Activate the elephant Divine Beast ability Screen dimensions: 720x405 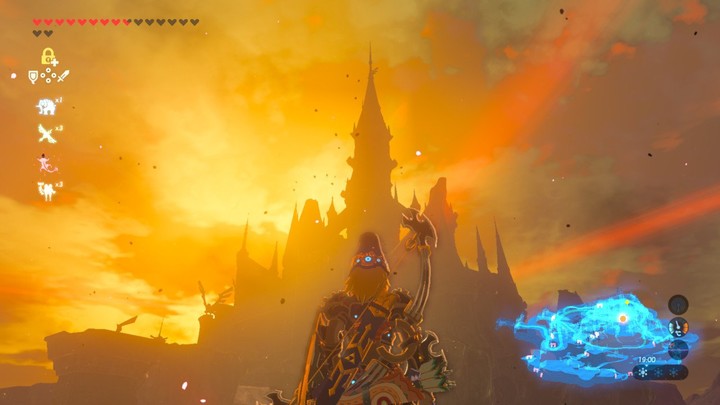(46, 106)
